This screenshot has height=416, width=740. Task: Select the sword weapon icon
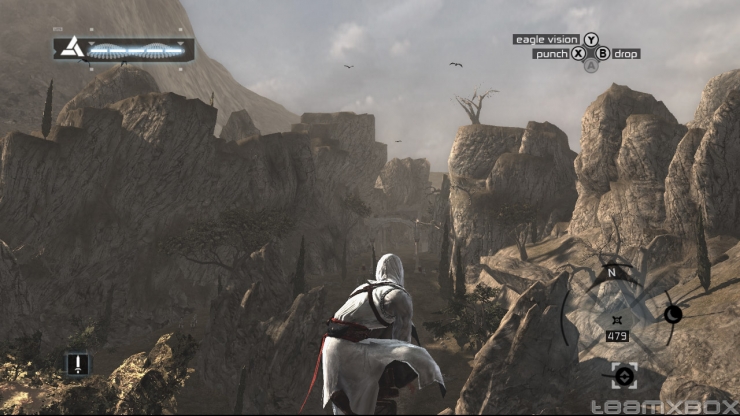click(x=78, y=363)
